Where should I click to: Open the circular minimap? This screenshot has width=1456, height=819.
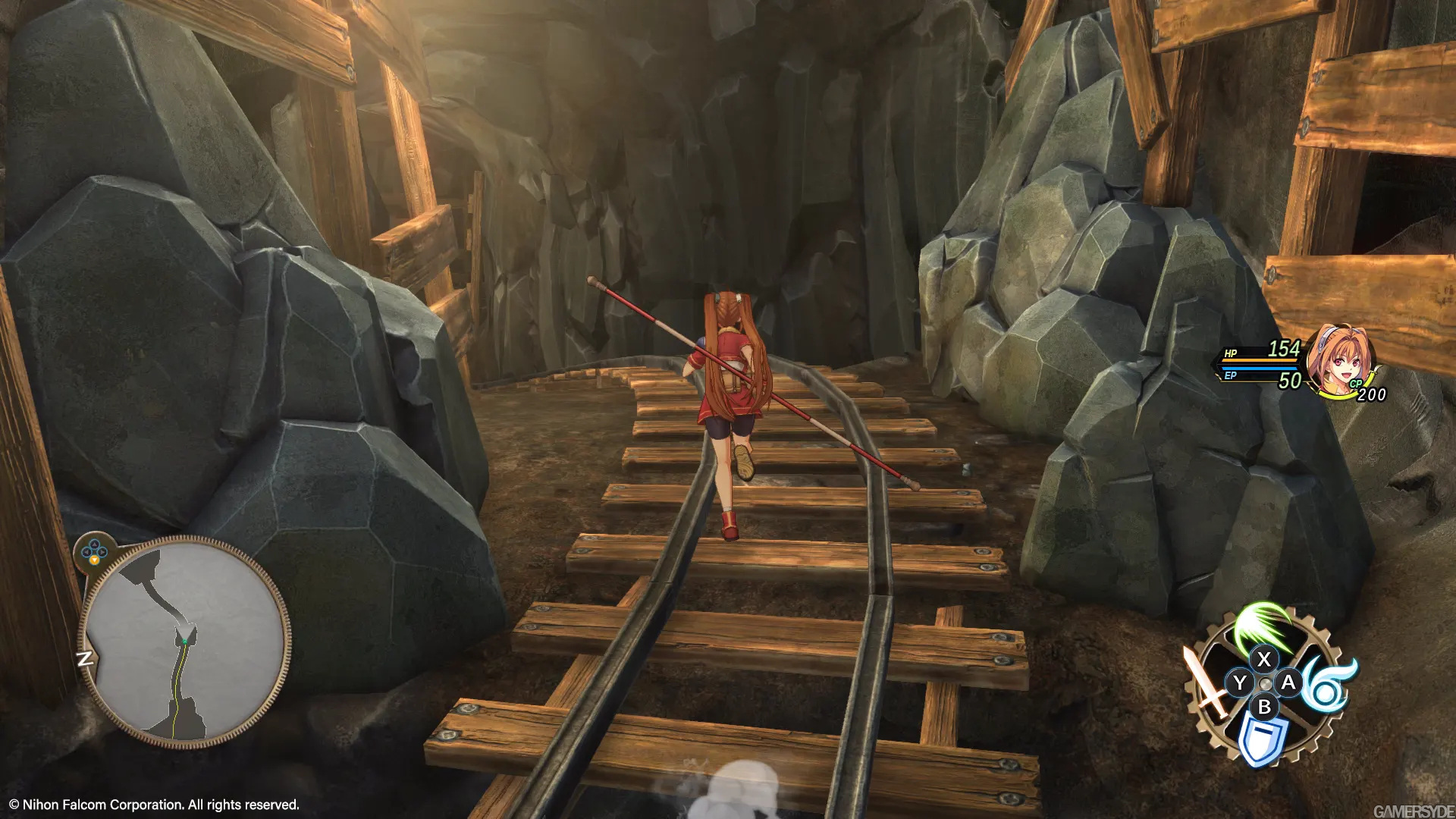click(x=184, y=641)
